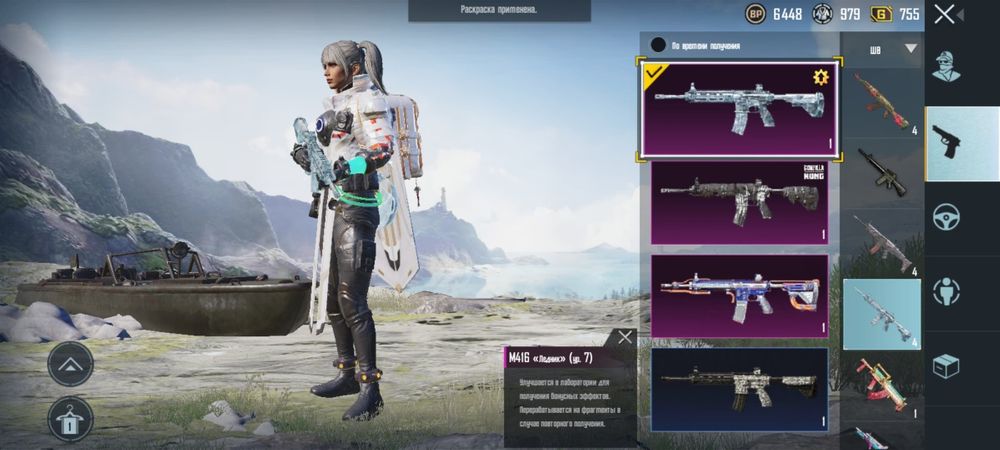Select the blue and orange M416 skin
This screenshot has height=450, width=1000.
740,295
